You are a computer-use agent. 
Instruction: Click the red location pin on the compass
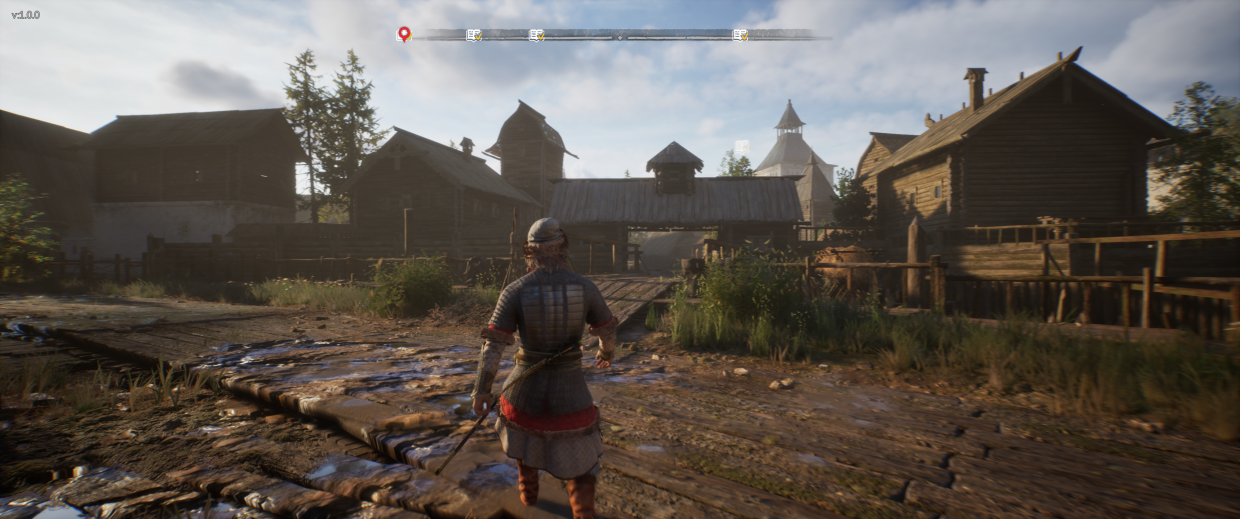coord(404,33)
